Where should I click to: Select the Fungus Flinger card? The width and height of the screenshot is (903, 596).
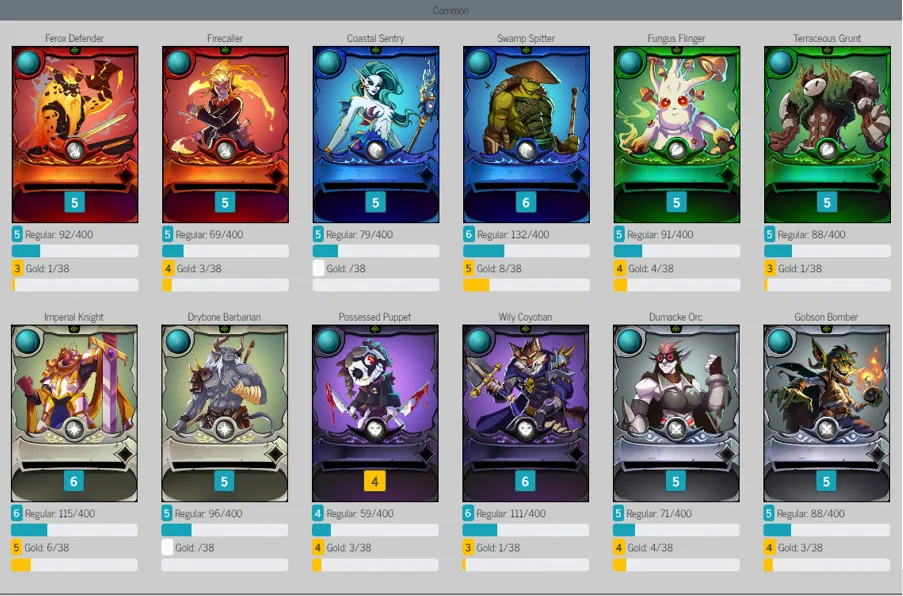click(x=676, y=134)
